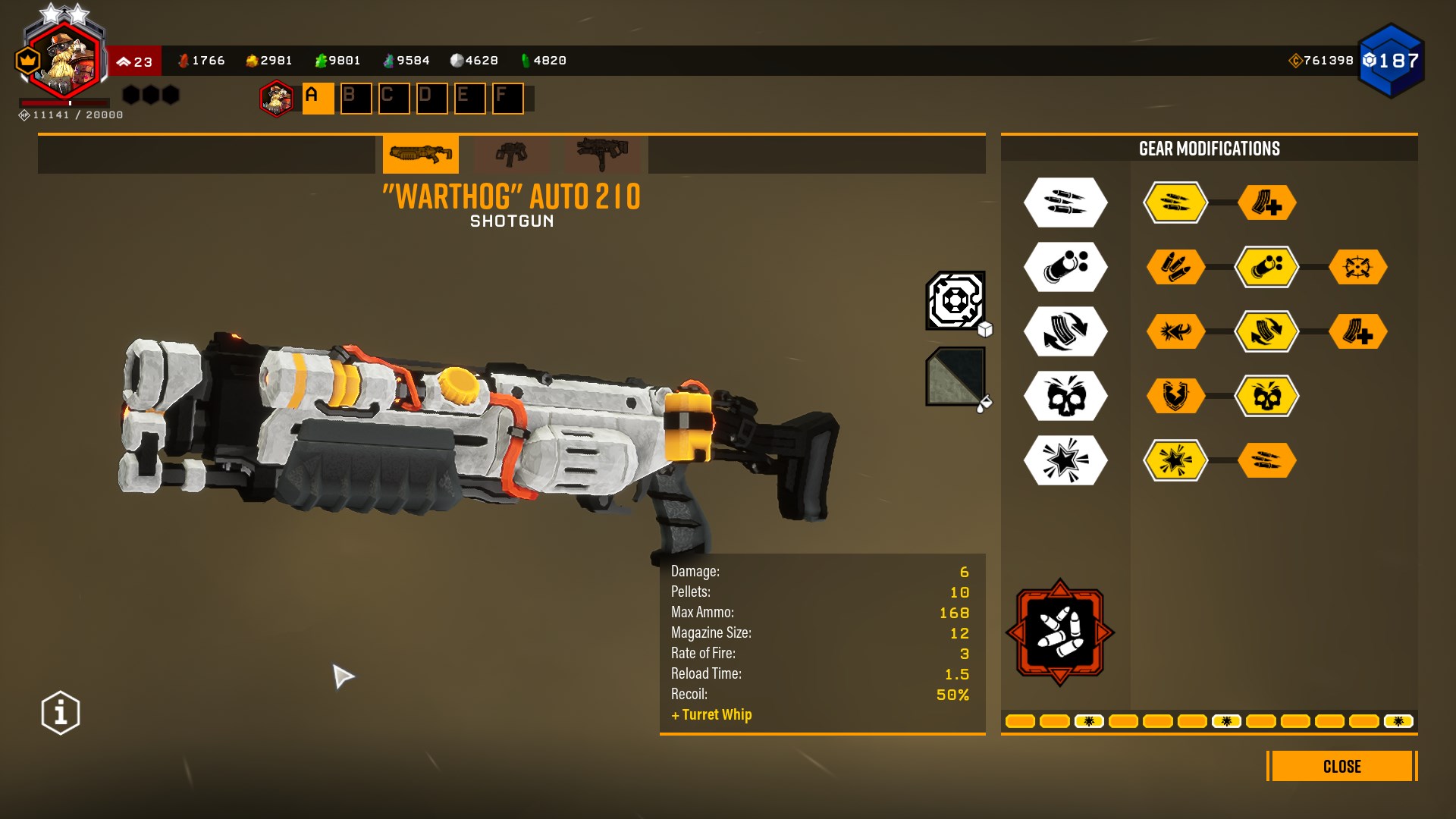This screenshot has width=1456, height=819.
Task: Choose the tier four skull modification
Action: click(x=1266, y=396)
